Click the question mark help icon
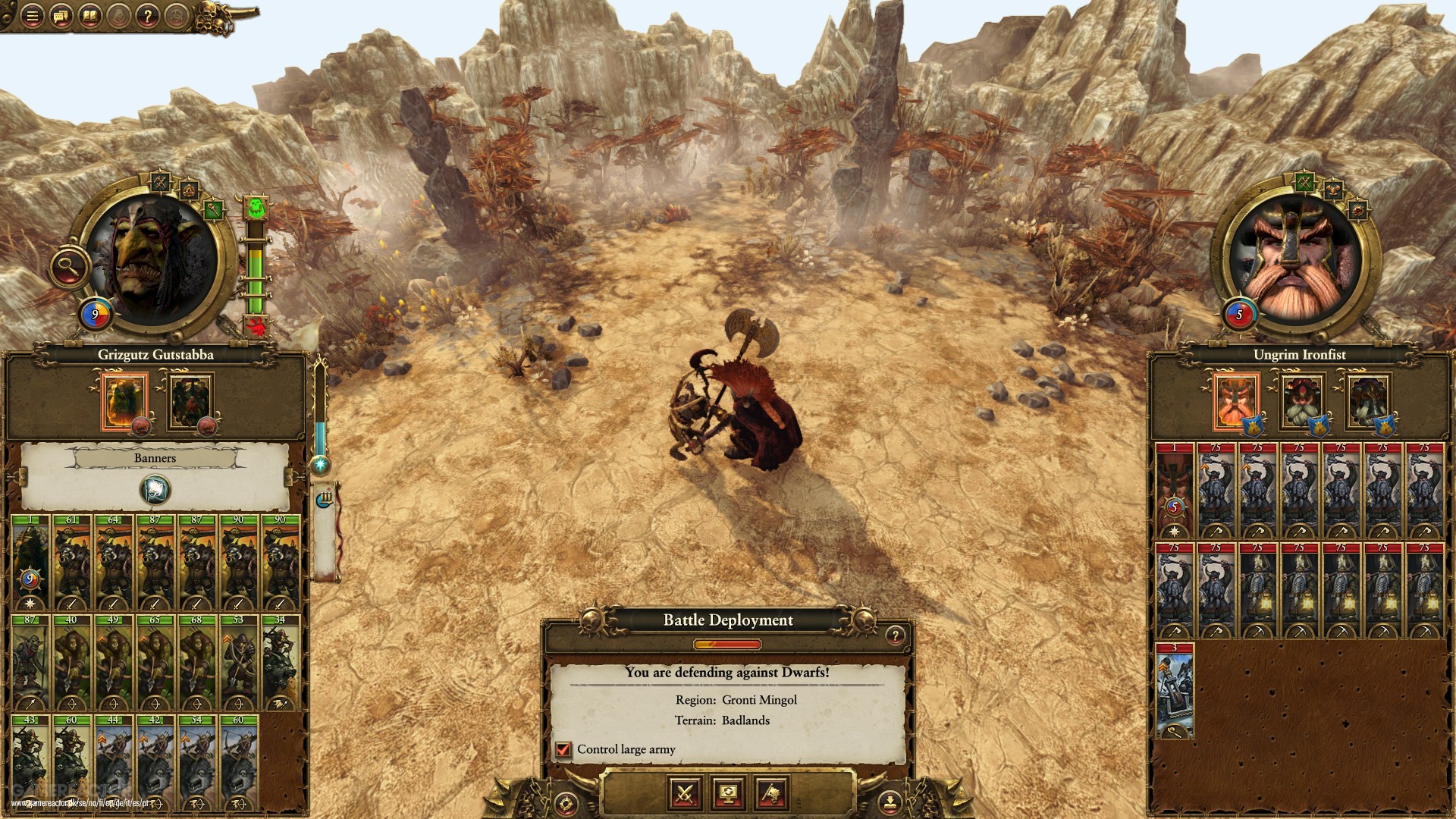This screenshot has width=1456, height=819. point(147,17)
